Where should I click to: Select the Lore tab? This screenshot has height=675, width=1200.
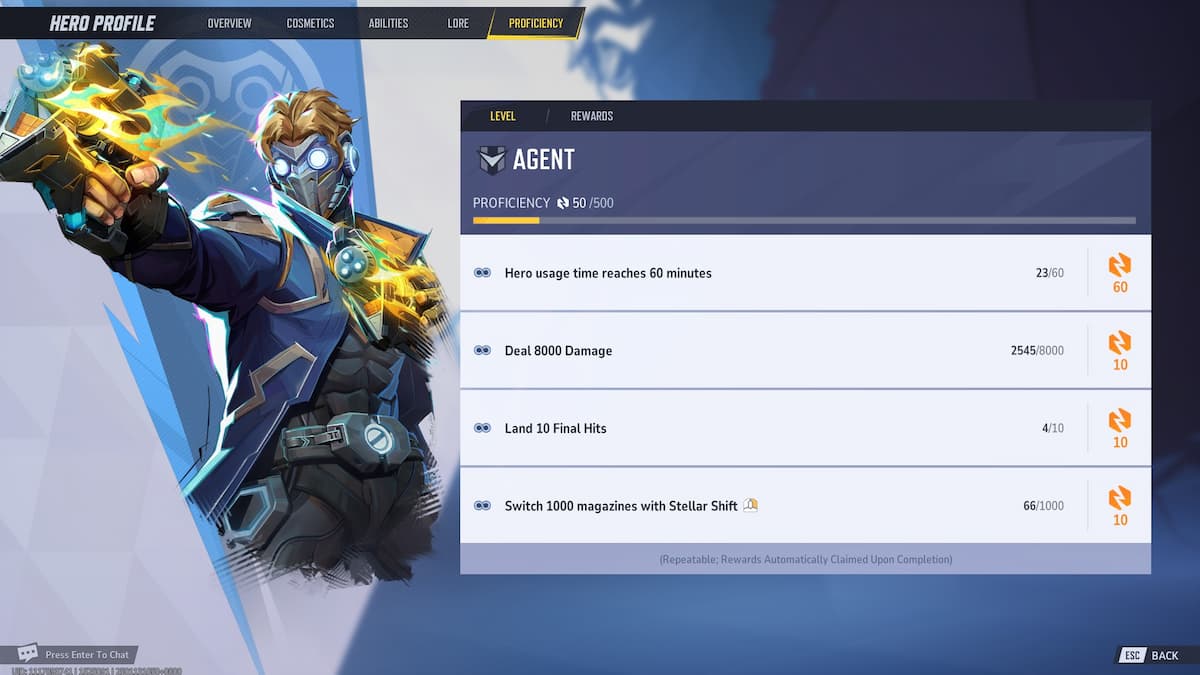458,23
